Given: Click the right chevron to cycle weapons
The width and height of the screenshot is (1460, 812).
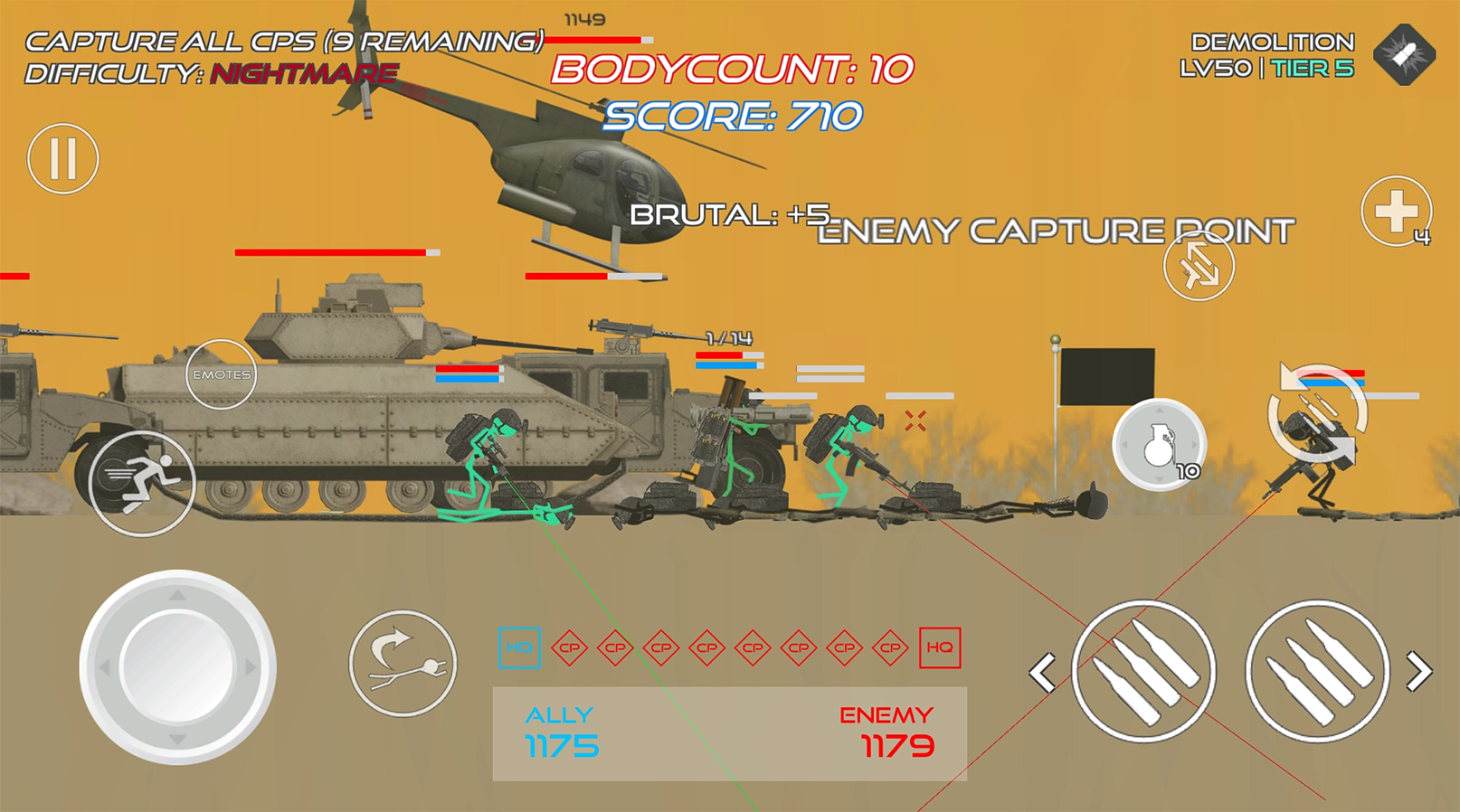Looking at the screenshot, I should point(1417,671).
